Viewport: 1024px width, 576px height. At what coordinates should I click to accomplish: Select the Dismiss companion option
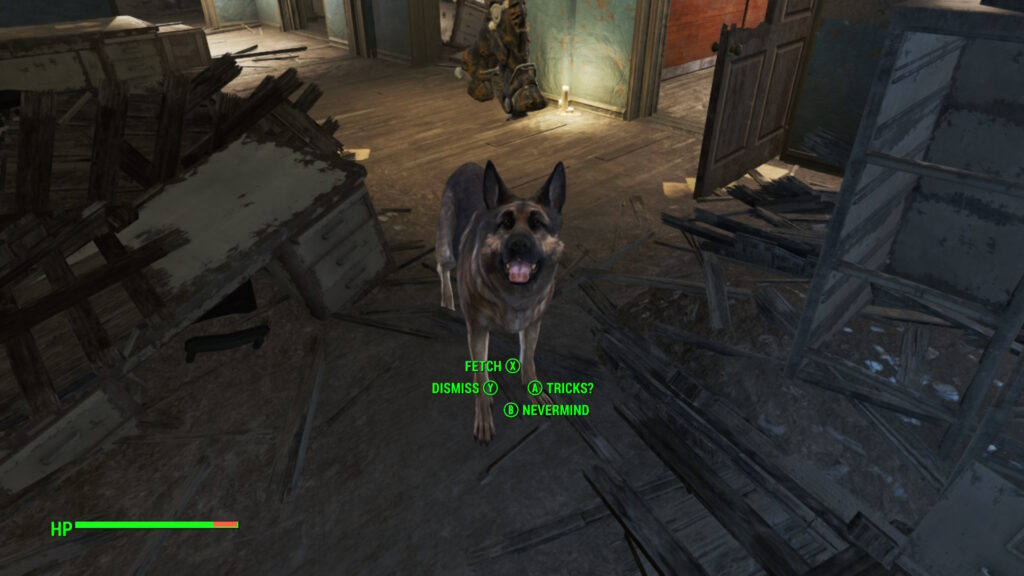click(x=464, y=388)
